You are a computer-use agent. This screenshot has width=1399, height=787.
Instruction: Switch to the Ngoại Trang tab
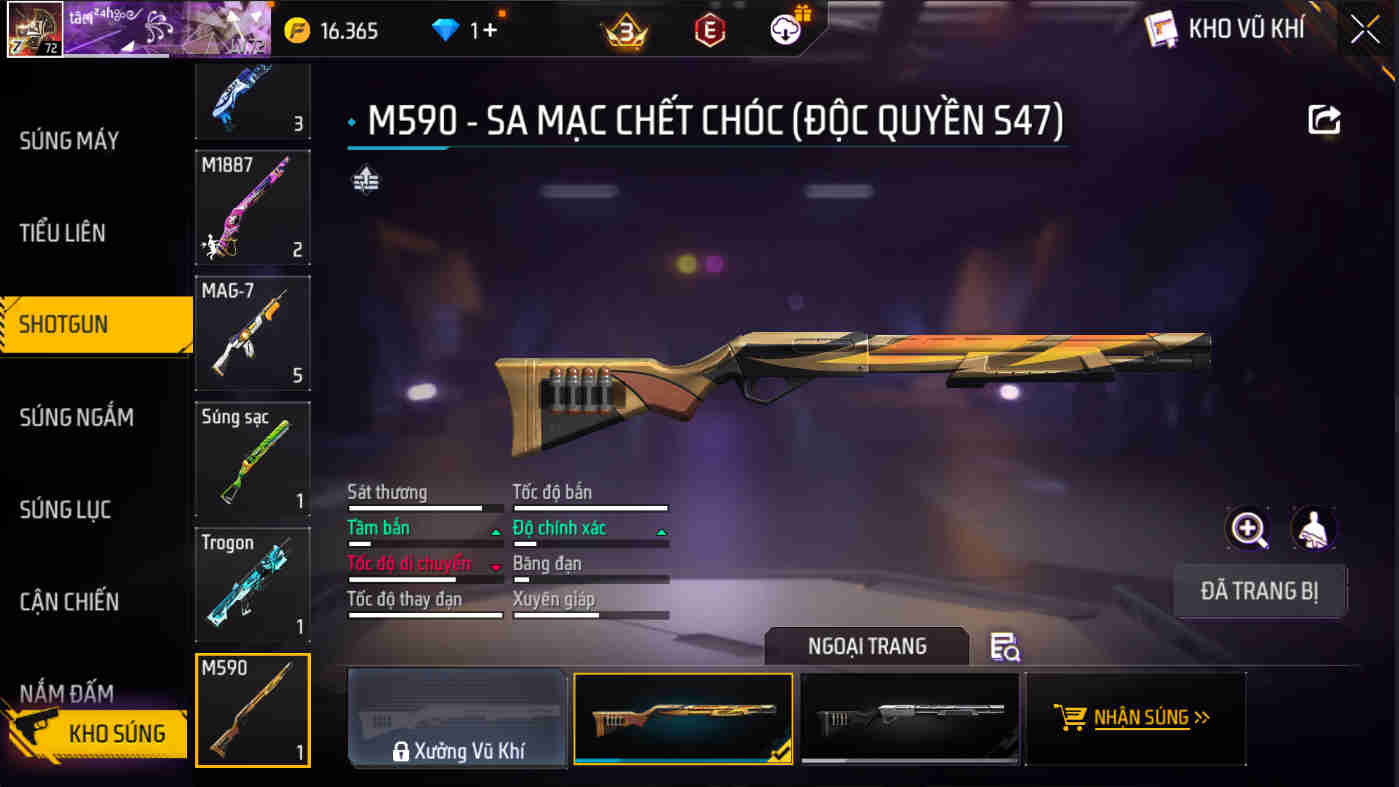866,646
